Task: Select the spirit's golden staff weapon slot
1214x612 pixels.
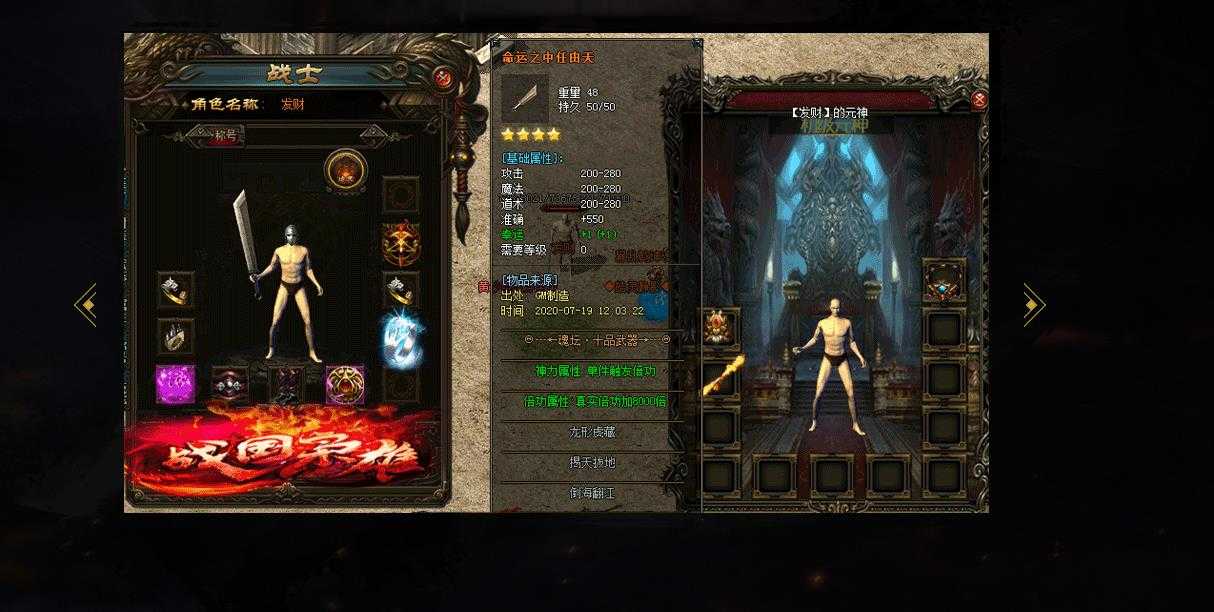Action: pyautogui.click(x=722, y=377)
